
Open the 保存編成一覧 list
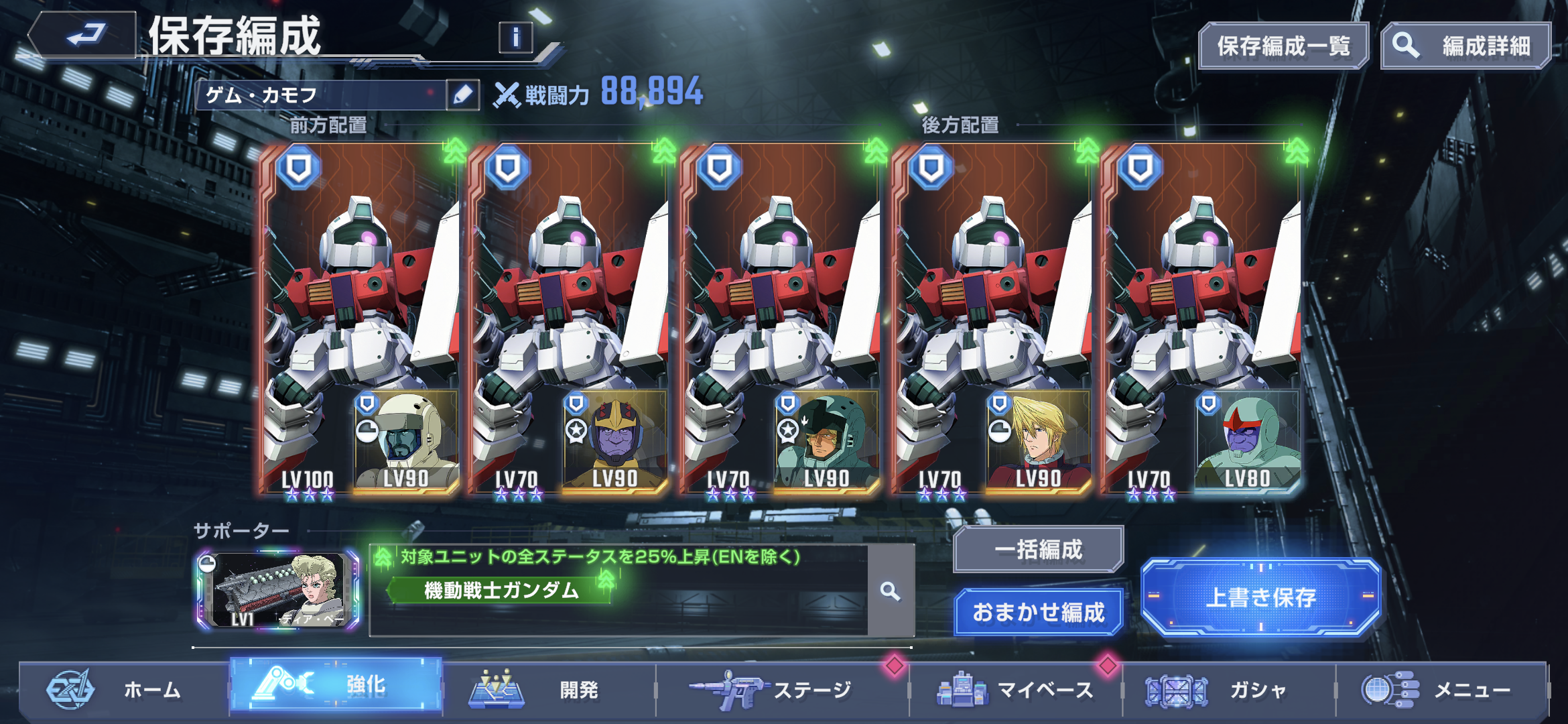[1283, 46]
